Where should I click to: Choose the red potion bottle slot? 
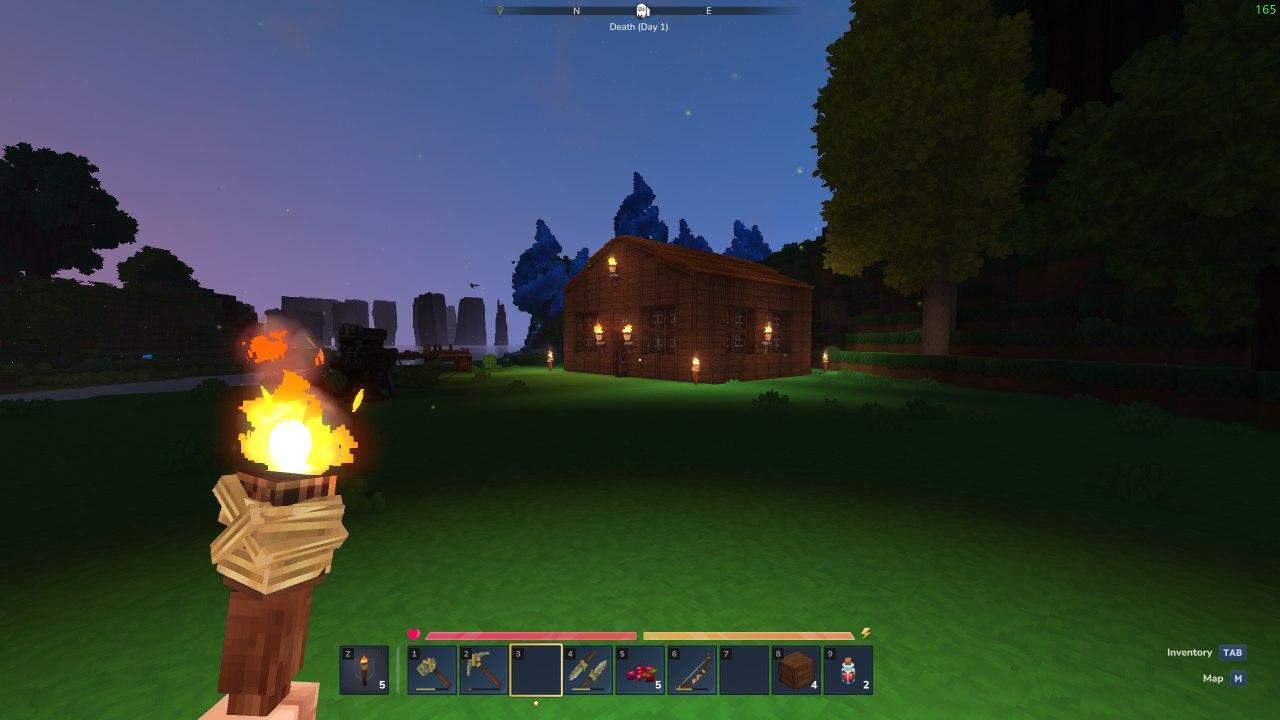848,670
